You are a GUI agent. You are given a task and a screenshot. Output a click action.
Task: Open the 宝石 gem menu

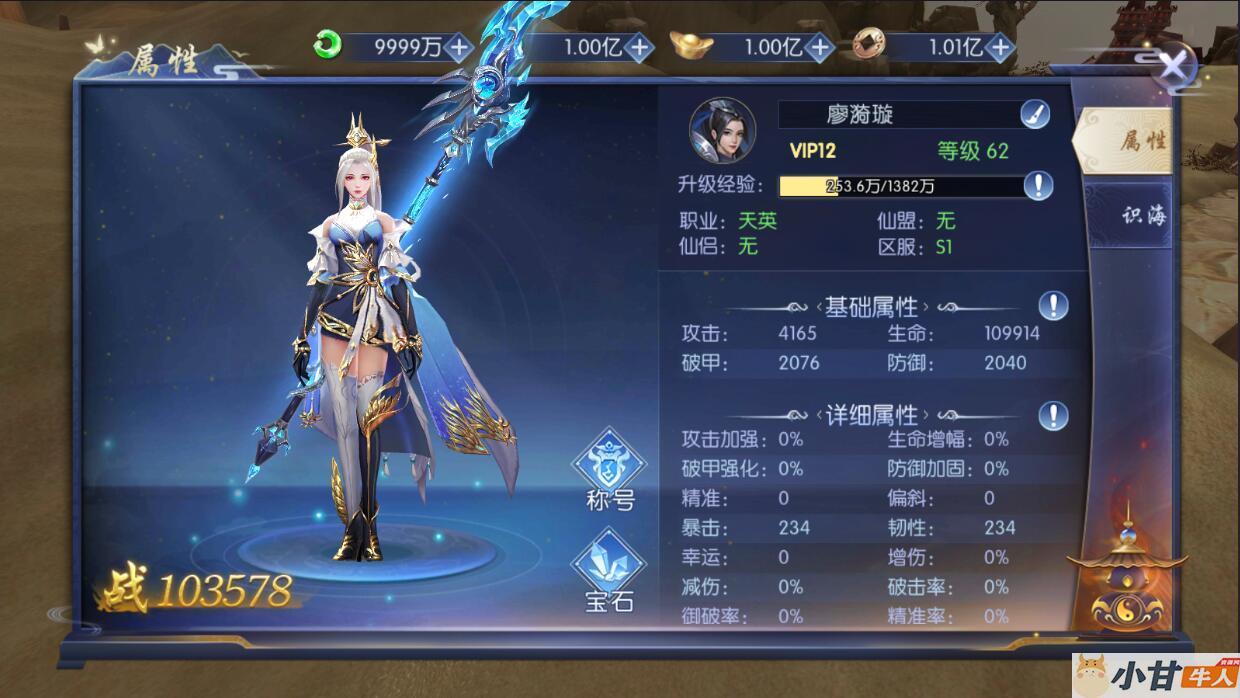(x=609, y=570)
